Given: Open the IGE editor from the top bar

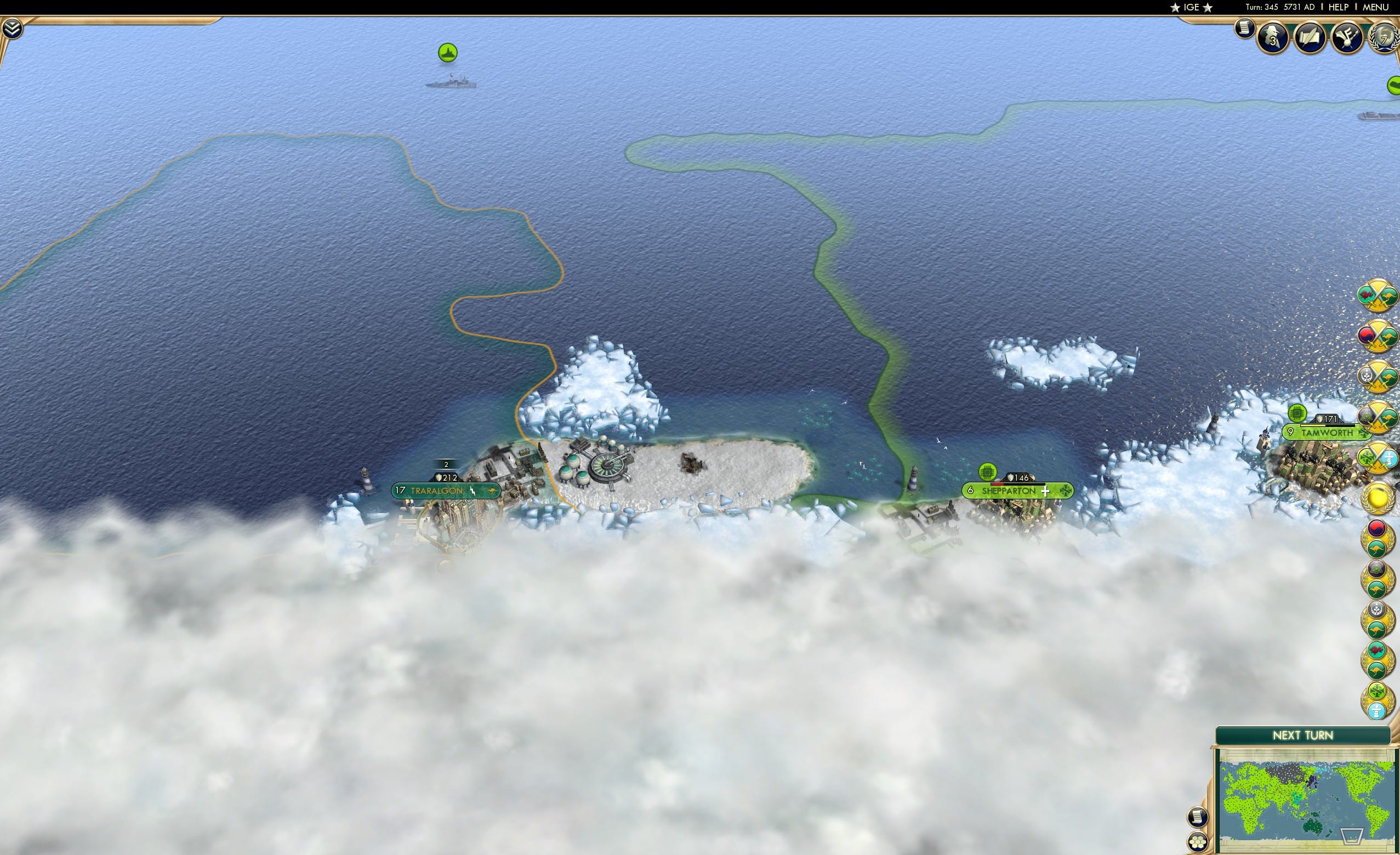Looking at the screenshot, I should [x=1192, y=7].
